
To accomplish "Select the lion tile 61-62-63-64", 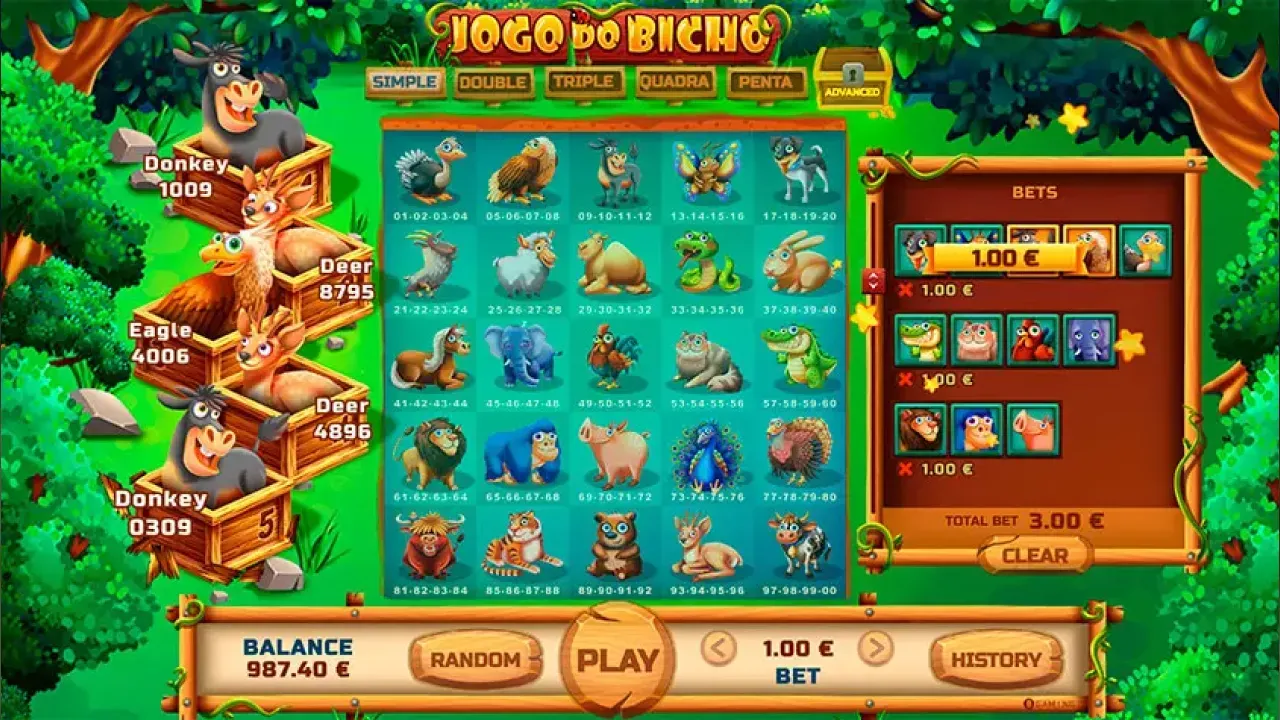I will (x=433, y=450).
